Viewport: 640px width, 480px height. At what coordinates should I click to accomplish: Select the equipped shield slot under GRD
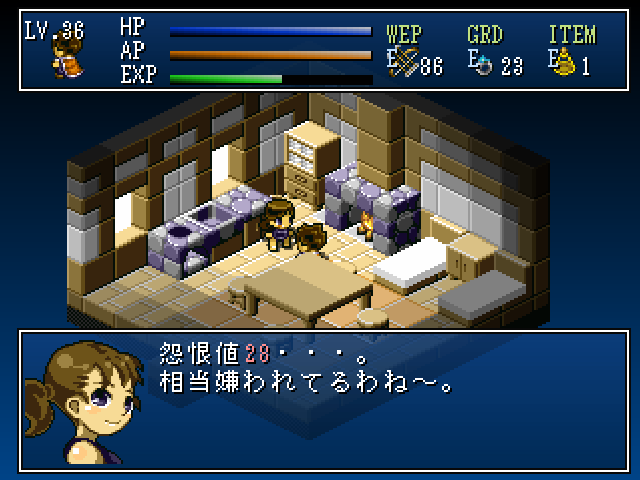[484, 64]
